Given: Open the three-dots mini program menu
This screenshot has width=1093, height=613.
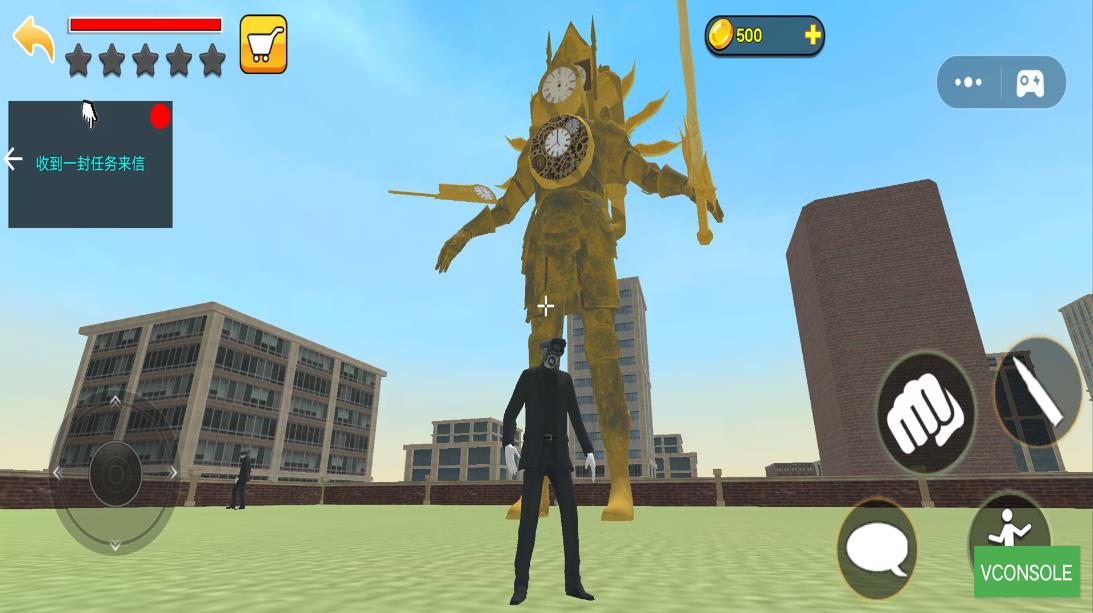Looking at the screenshot, I should [x=968, y=82].
